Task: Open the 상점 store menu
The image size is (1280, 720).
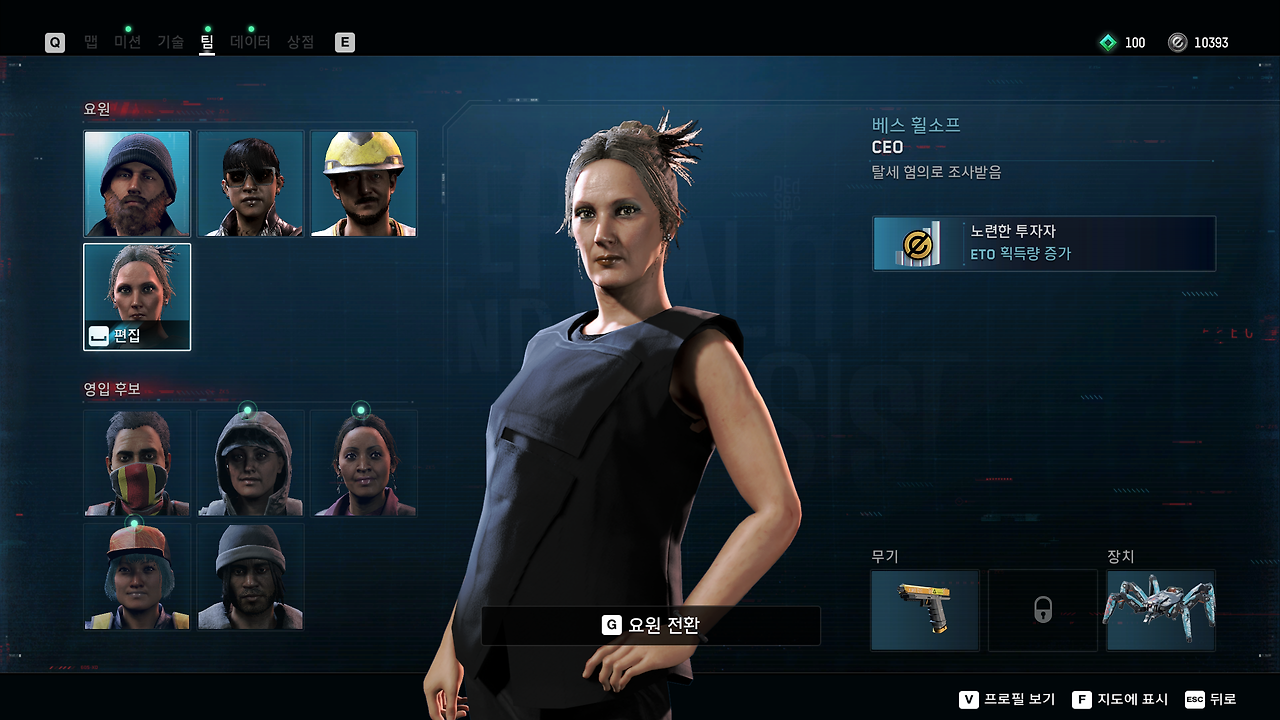Action: pyautogui.click(x=299, y=42)
